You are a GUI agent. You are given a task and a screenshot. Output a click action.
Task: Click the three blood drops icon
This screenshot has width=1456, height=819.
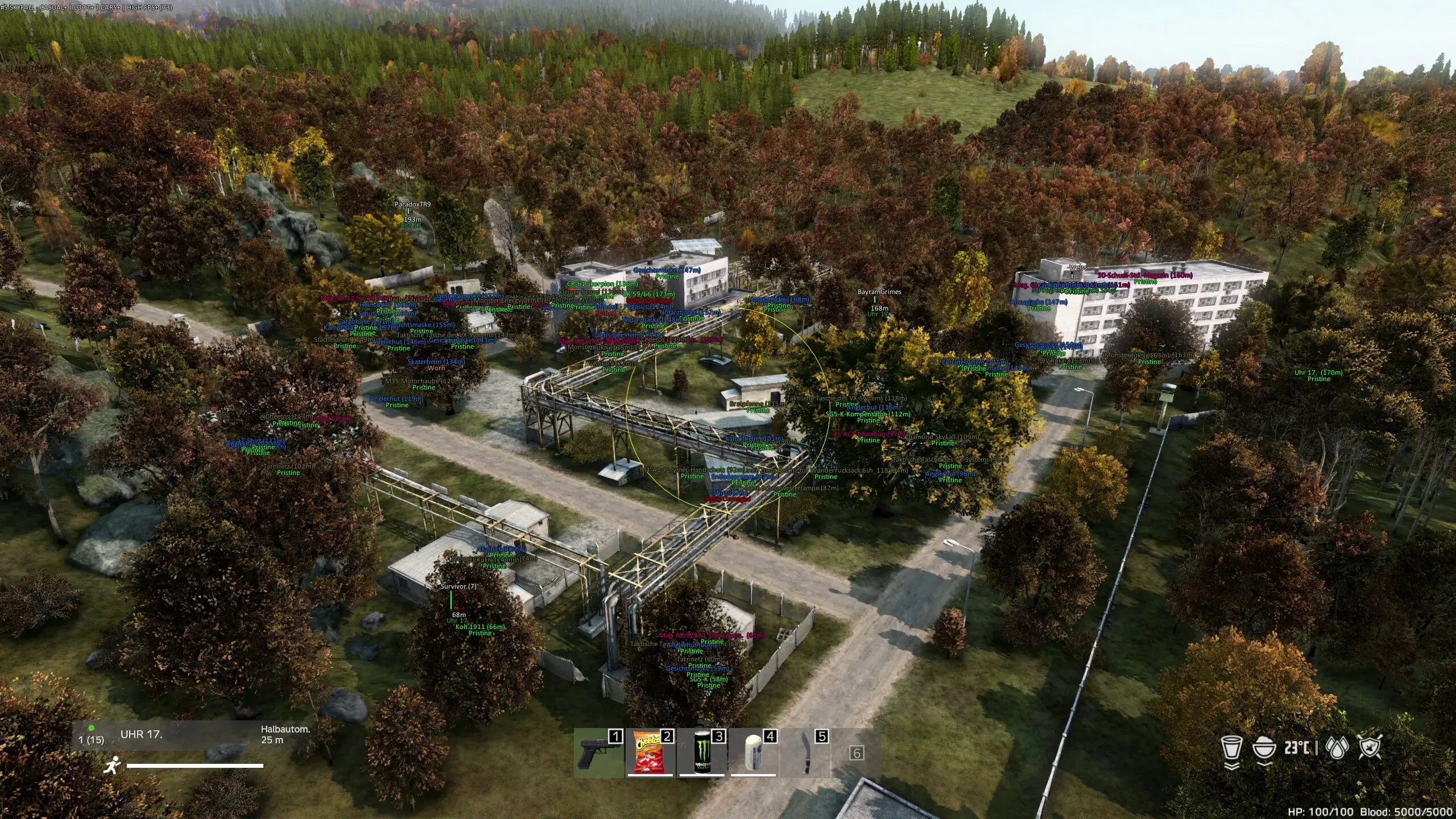(x=1337, y=748)
